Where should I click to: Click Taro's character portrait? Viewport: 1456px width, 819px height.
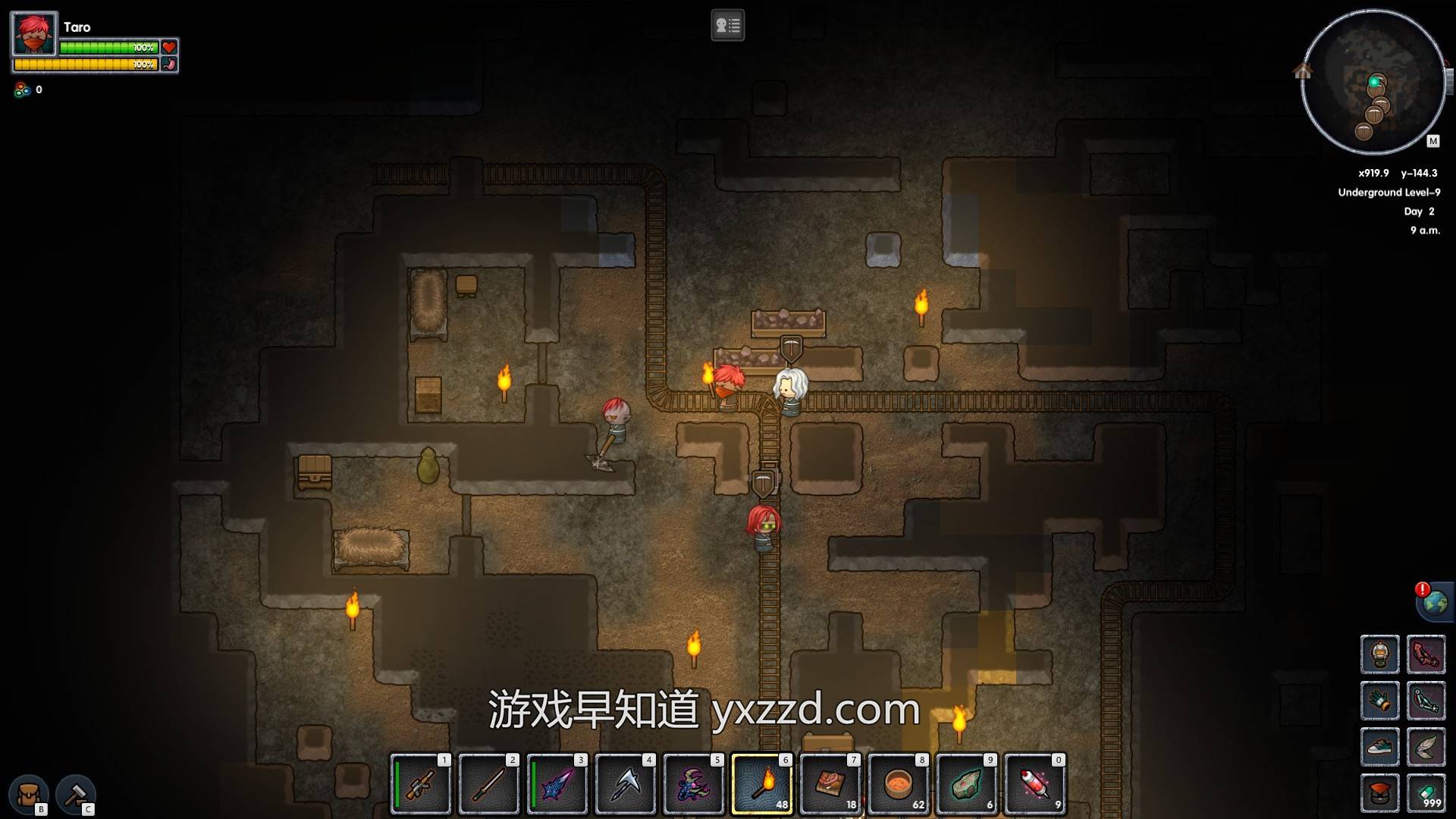click(34, 34)
